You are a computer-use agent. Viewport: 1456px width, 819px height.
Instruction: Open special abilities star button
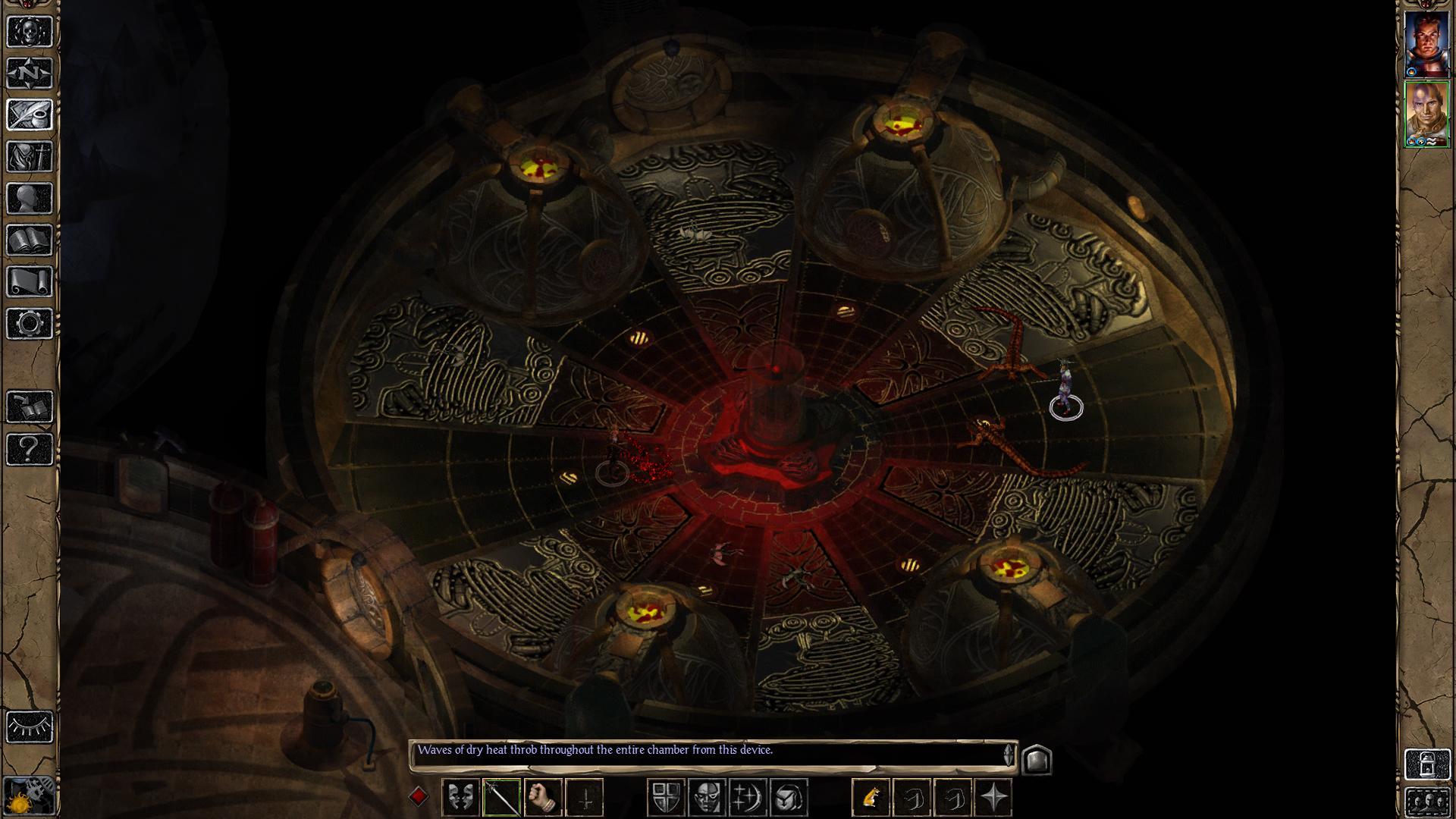click(x=994, y=798)
